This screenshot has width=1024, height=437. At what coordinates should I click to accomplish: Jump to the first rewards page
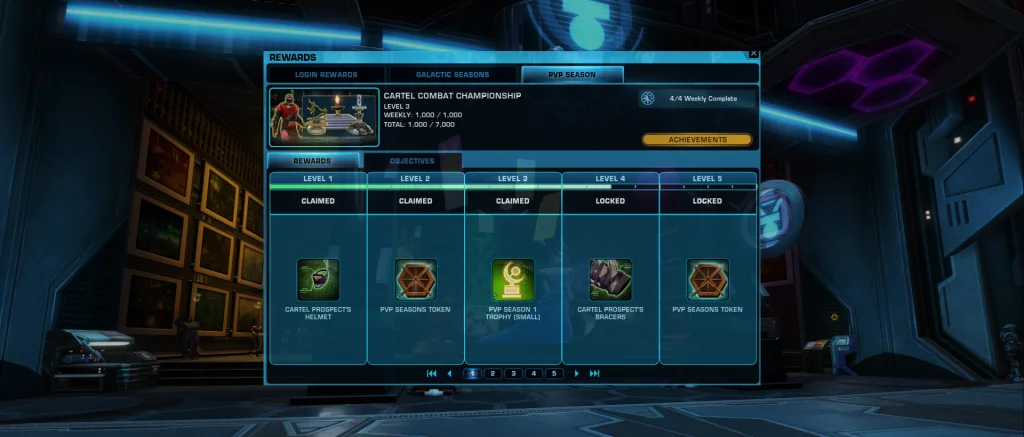tap(432, 373)
